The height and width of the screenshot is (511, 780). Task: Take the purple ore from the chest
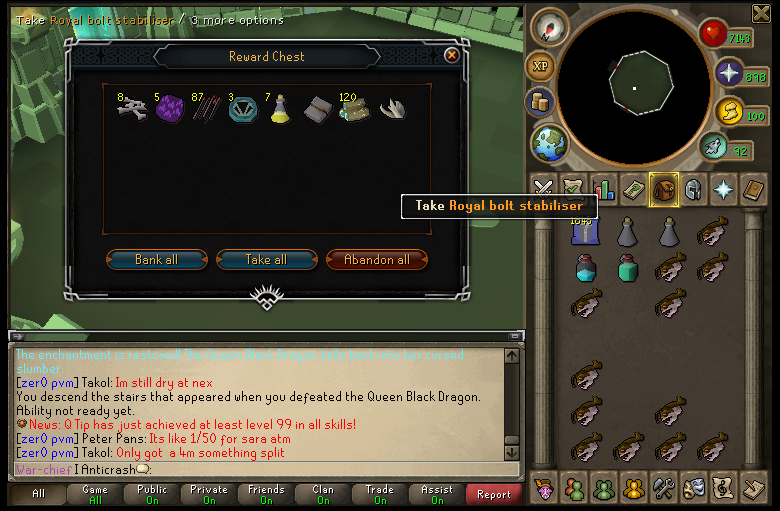coord(168,109)
